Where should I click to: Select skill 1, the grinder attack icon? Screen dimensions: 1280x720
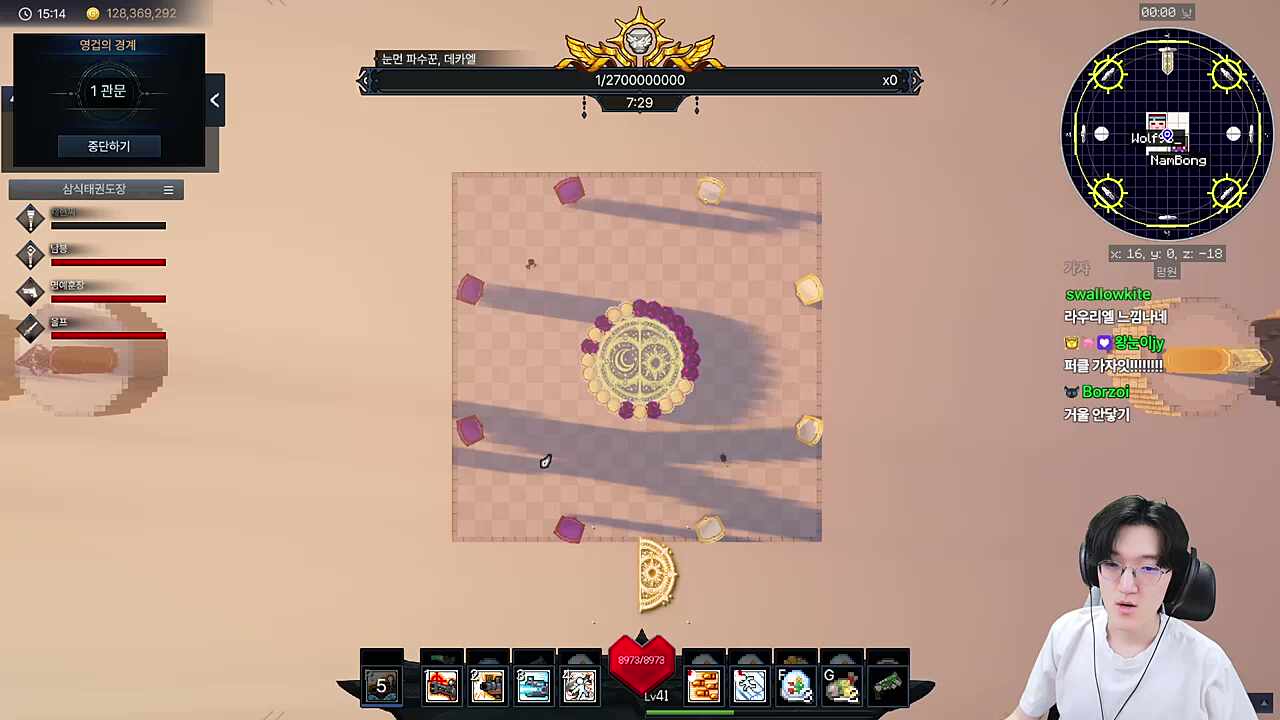pos(442,684)
